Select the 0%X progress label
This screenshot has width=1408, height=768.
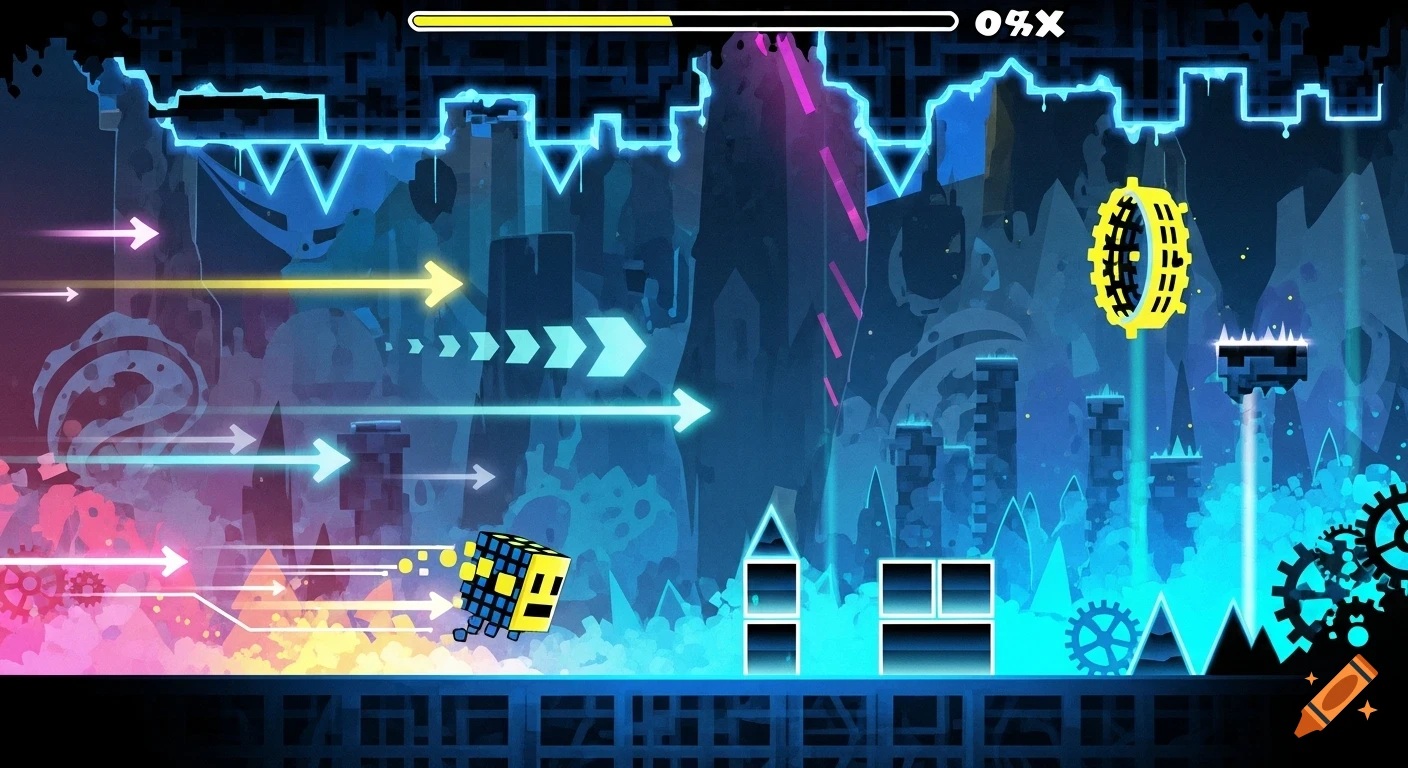click(1019, 21)
